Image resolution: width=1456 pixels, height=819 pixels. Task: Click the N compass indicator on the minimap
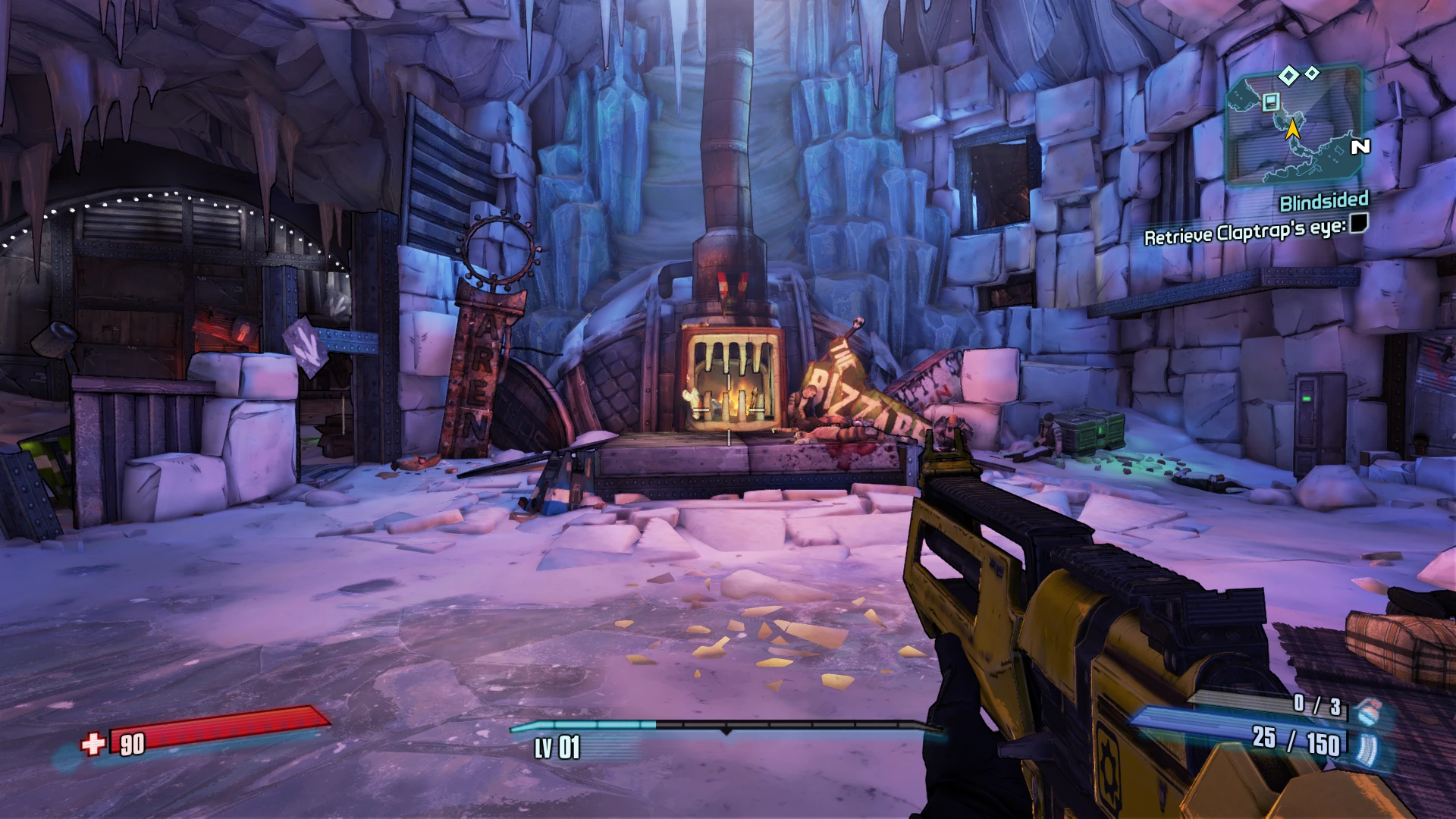tap(1361, 146)
